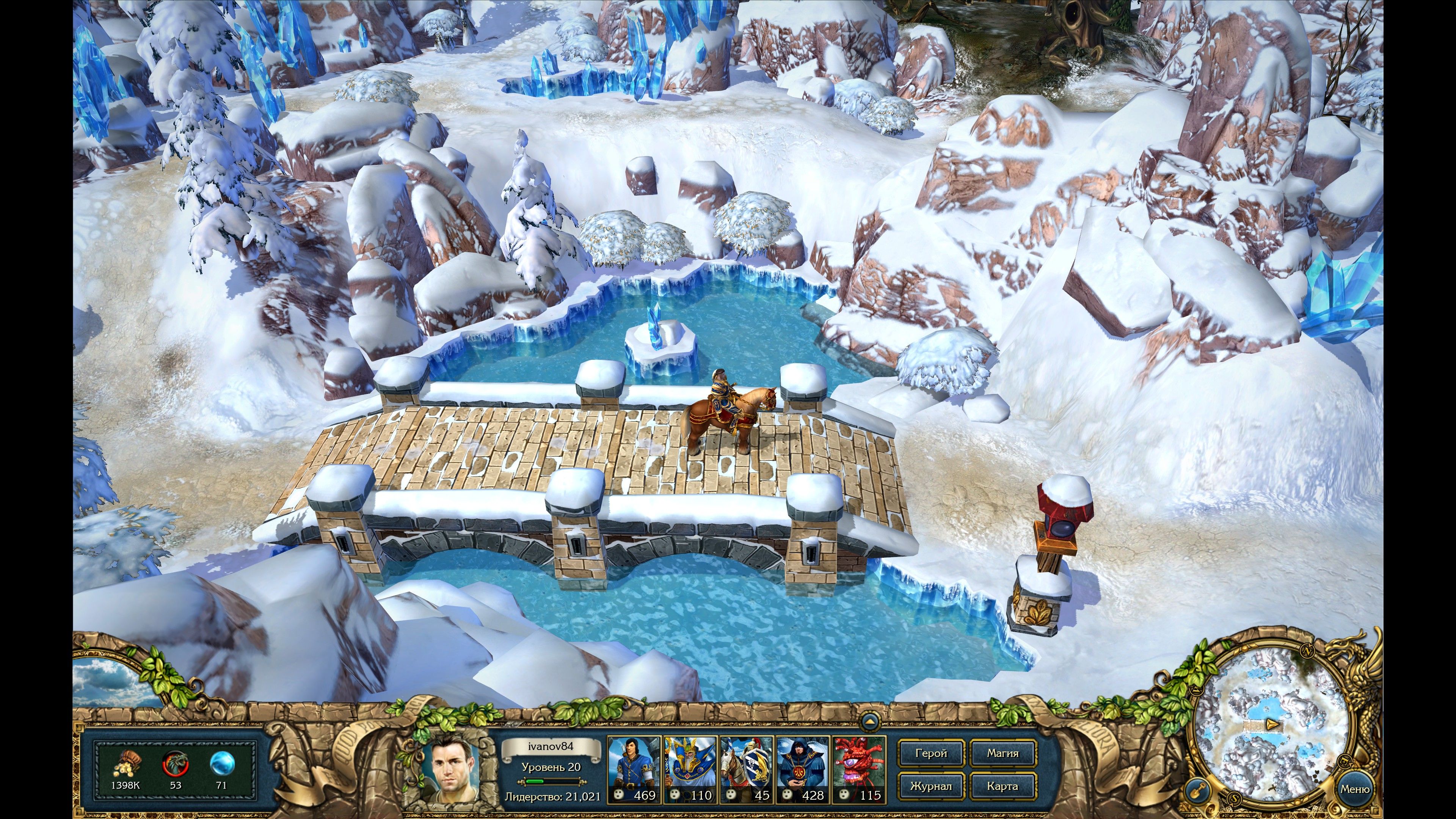1456x819 pixels.
Task: Open the Меню game menu
Action: 1355,789
